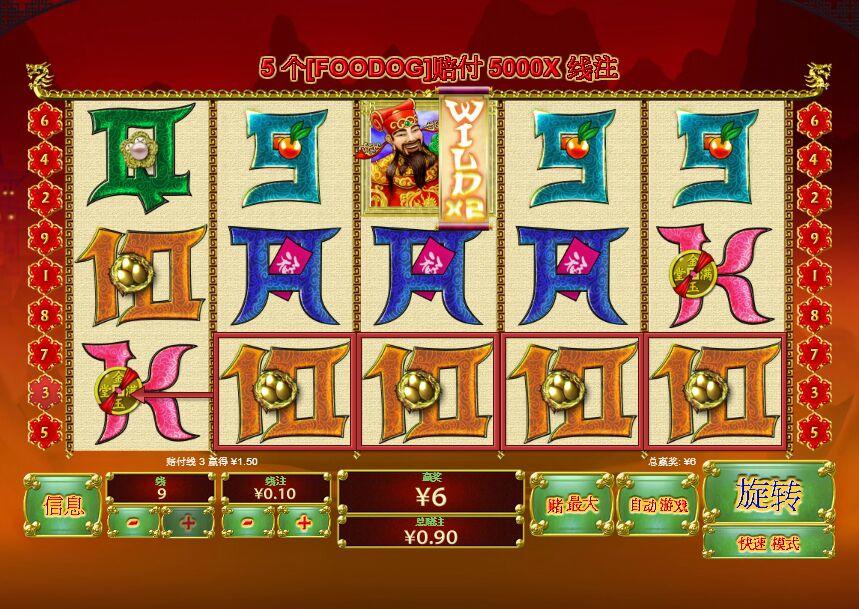Spin the reels with 旋转
Screen dimensions: 859x609
768,493
